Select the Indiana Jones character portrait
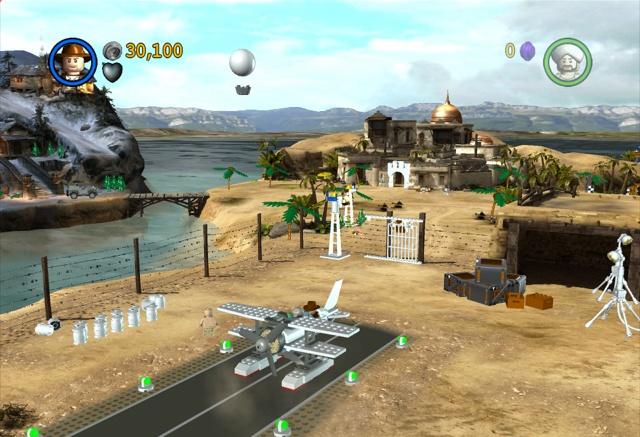 tap(72, 61)
